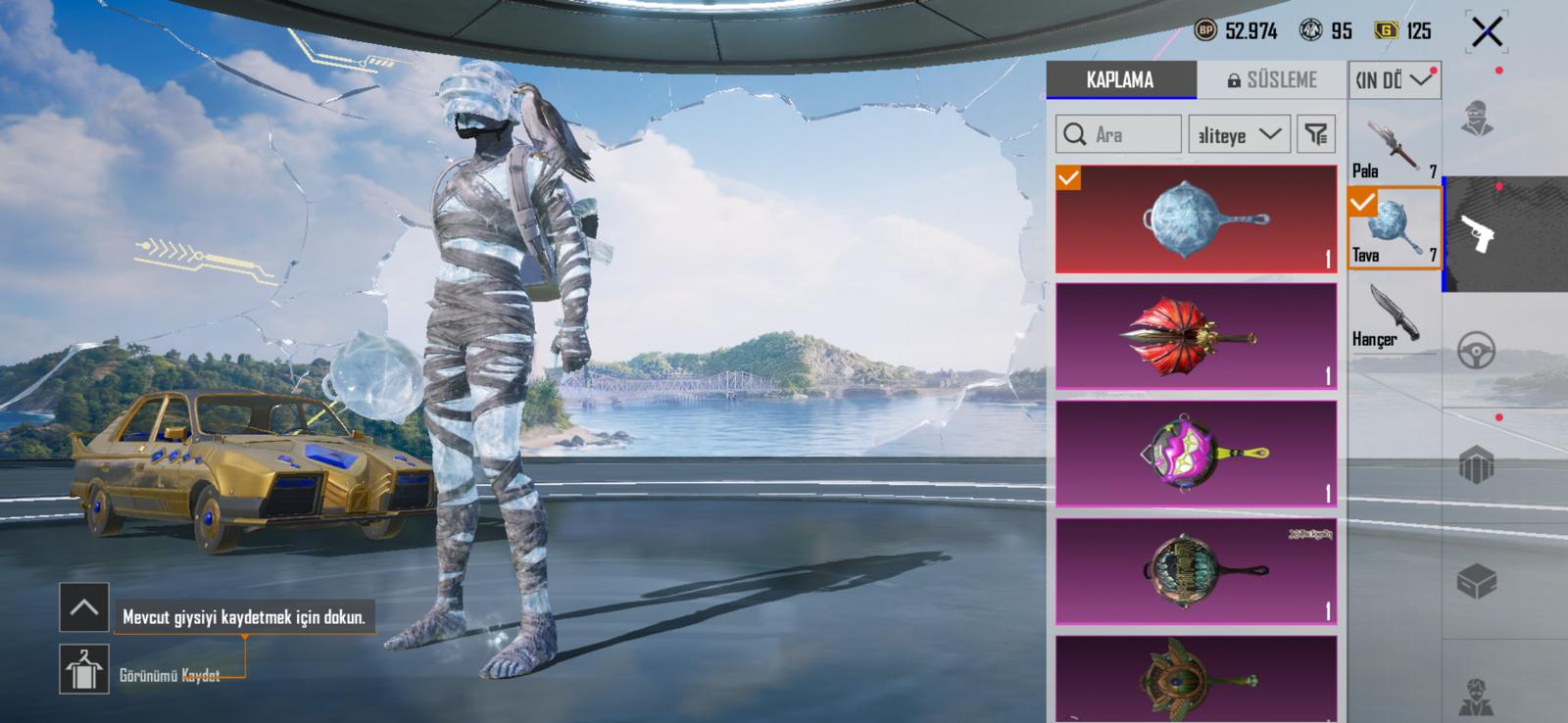The height and width of the screenshot is (723, 1568).
Task: Switch to the KAPLAMA tab
Action: pos(1120,80)
